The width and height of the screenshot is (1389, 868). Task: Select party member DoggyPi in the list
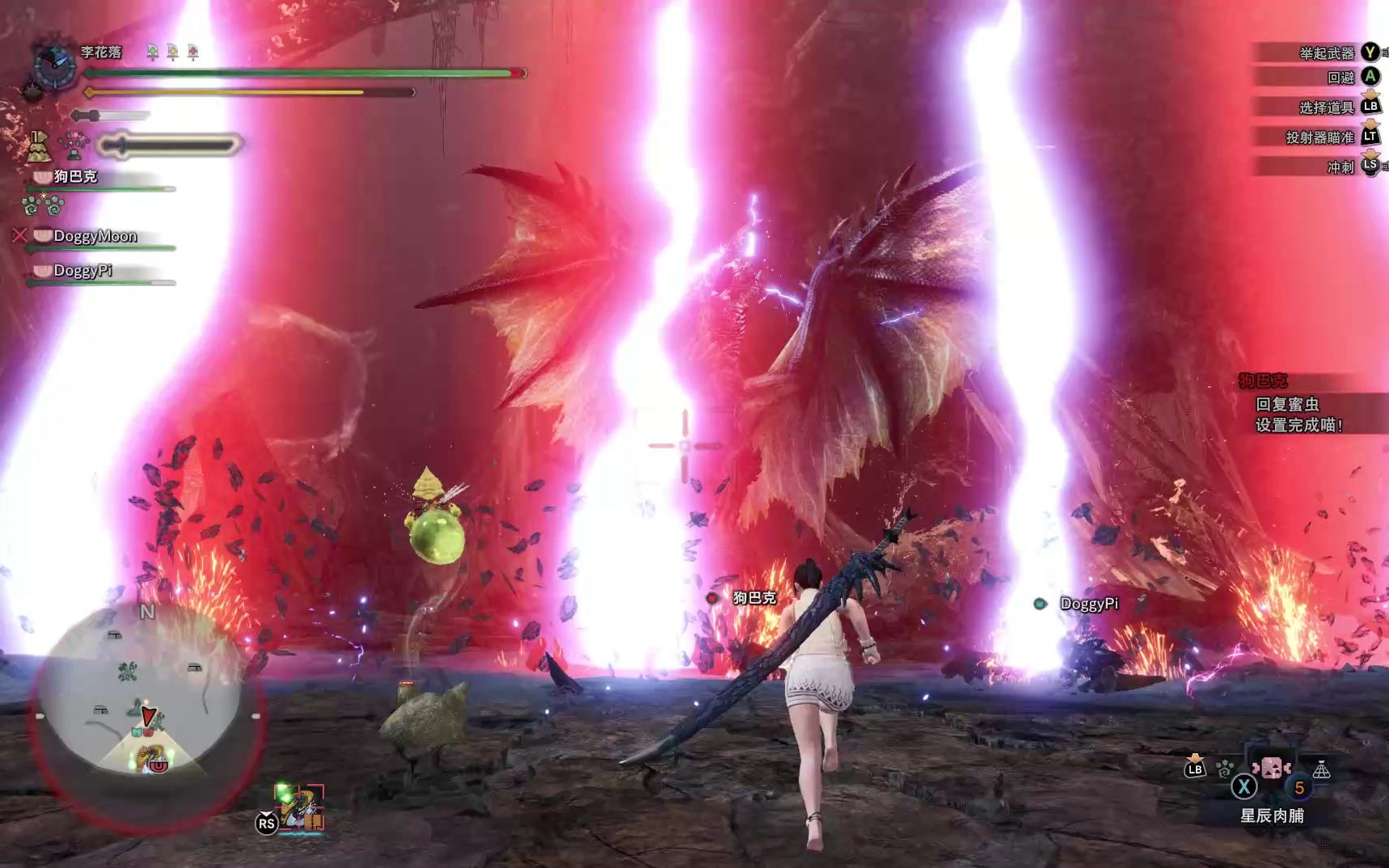click(x=82, y=271)
